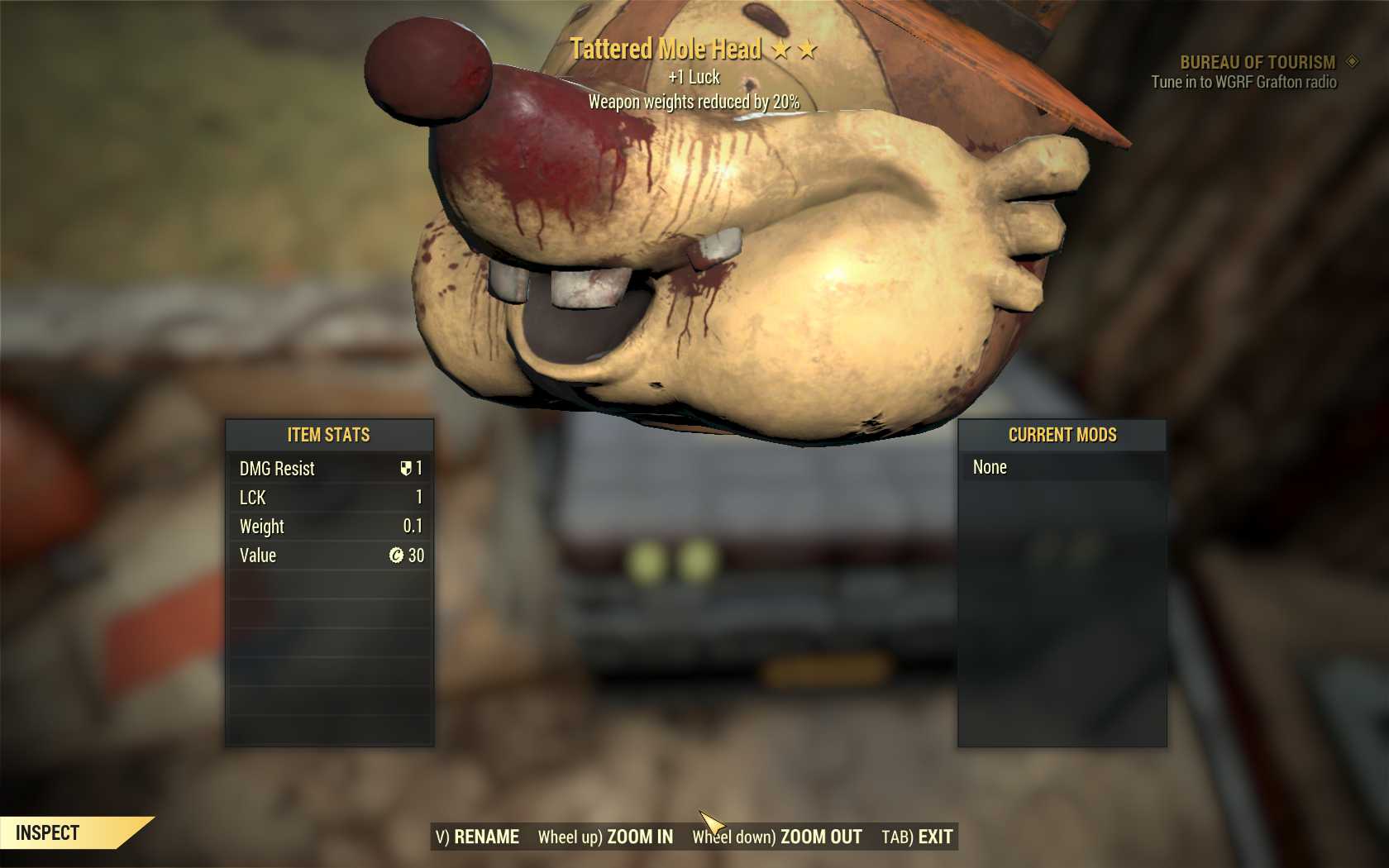Screen dimensions: 1389x868
Task: Select the ZOOM IN button
Action: [606, 837]
